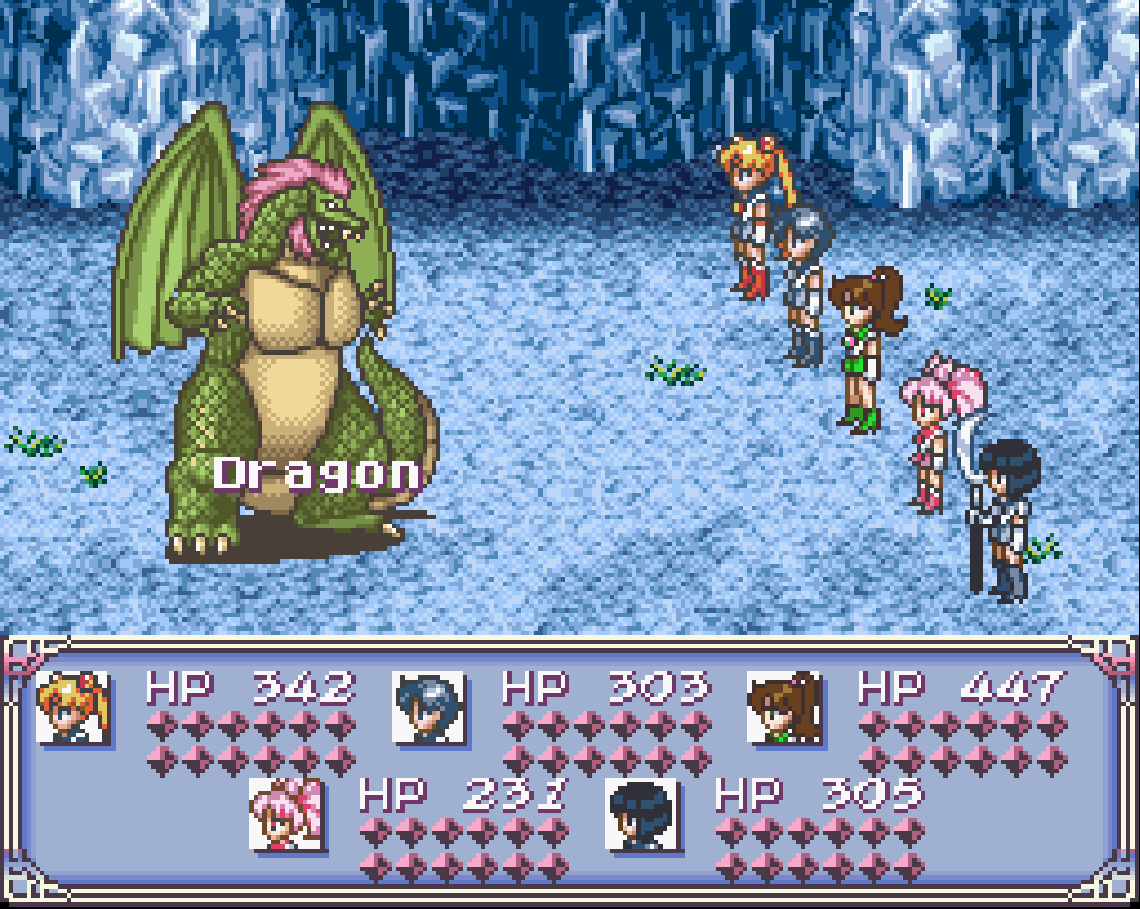
Task: Click the dark-haired Sailor Saturn portrait
Action: click(x=642, y=814)
